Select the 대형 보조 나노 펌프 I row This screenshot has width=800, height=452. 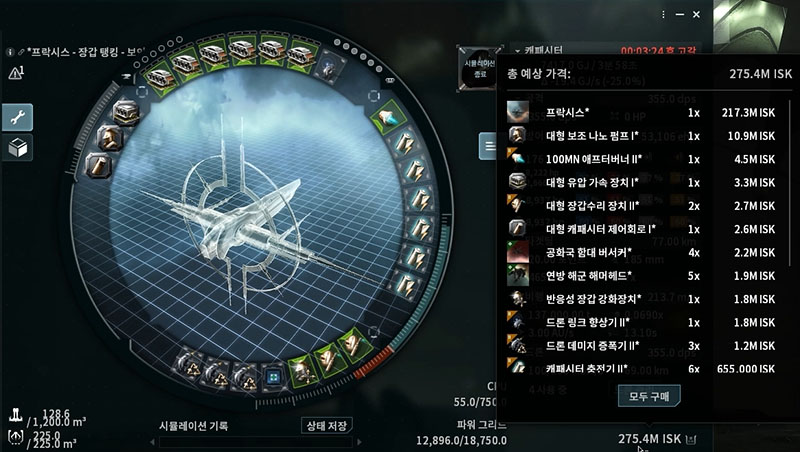pos(640,134)
